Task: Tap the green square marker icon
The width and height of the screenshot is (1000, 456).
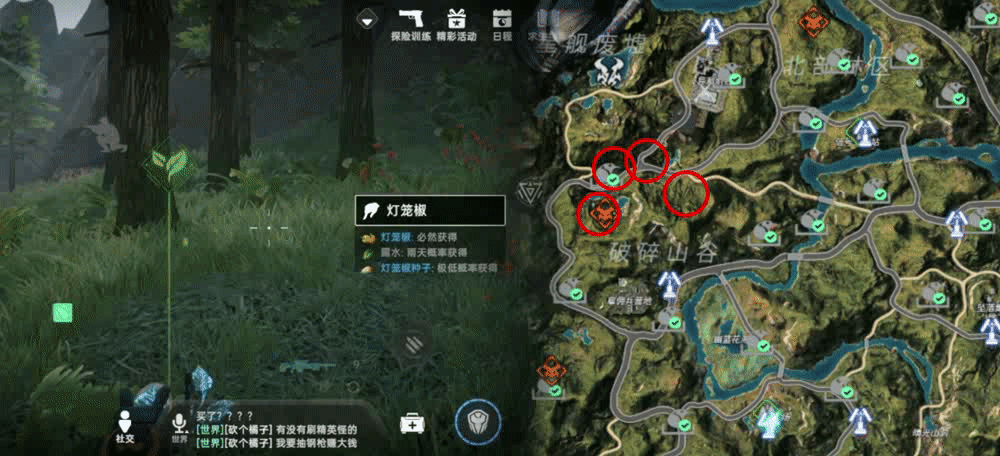Action: [x=63, y=313]
